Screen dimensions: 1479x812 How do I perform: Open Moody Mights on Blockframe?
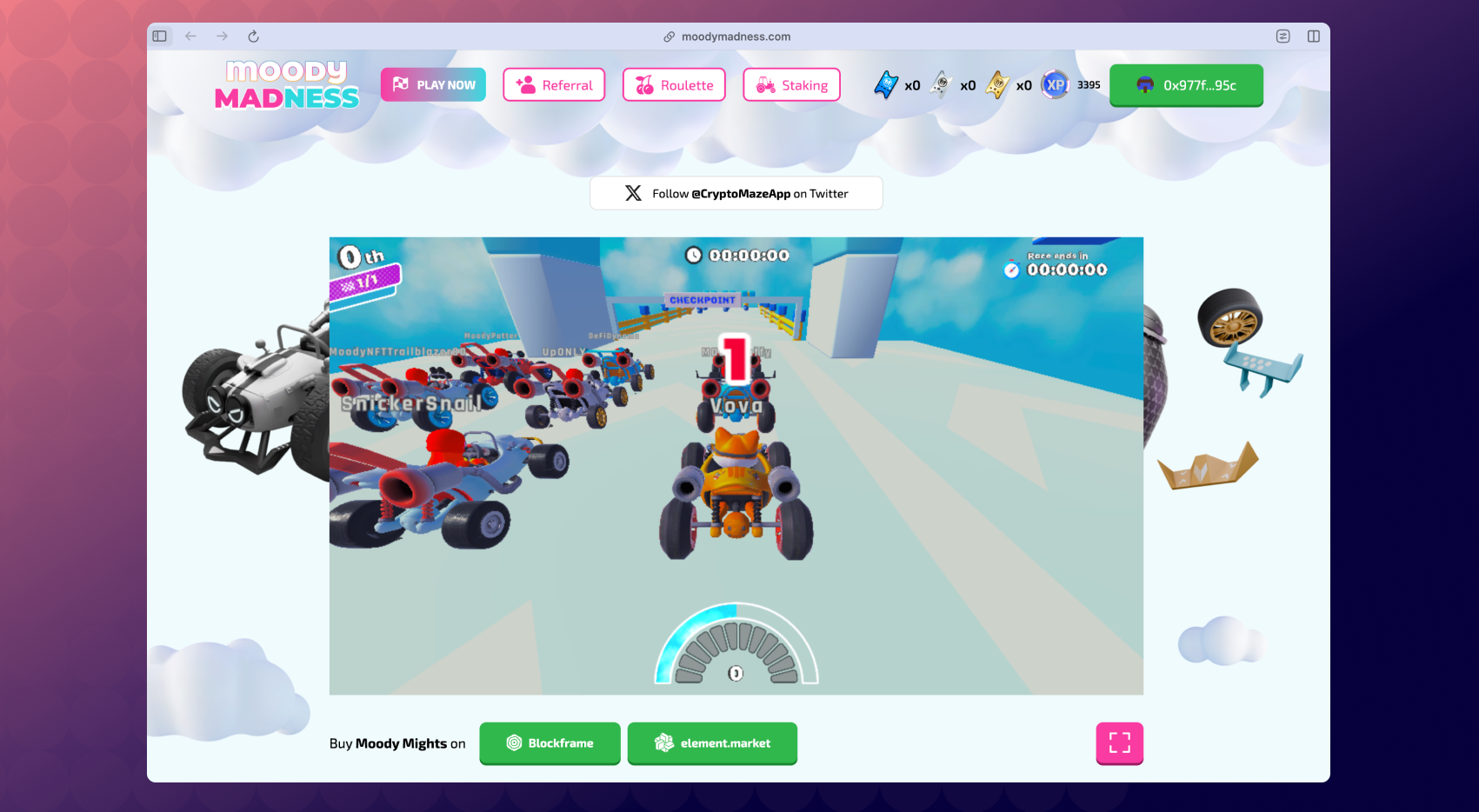[550, 743]
